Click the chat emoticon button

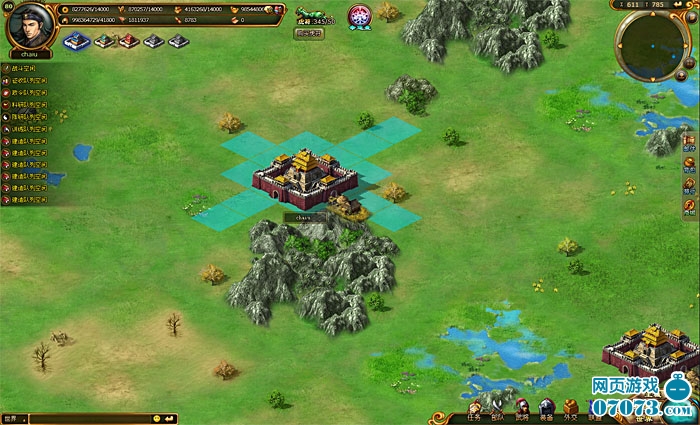point(157,417)
